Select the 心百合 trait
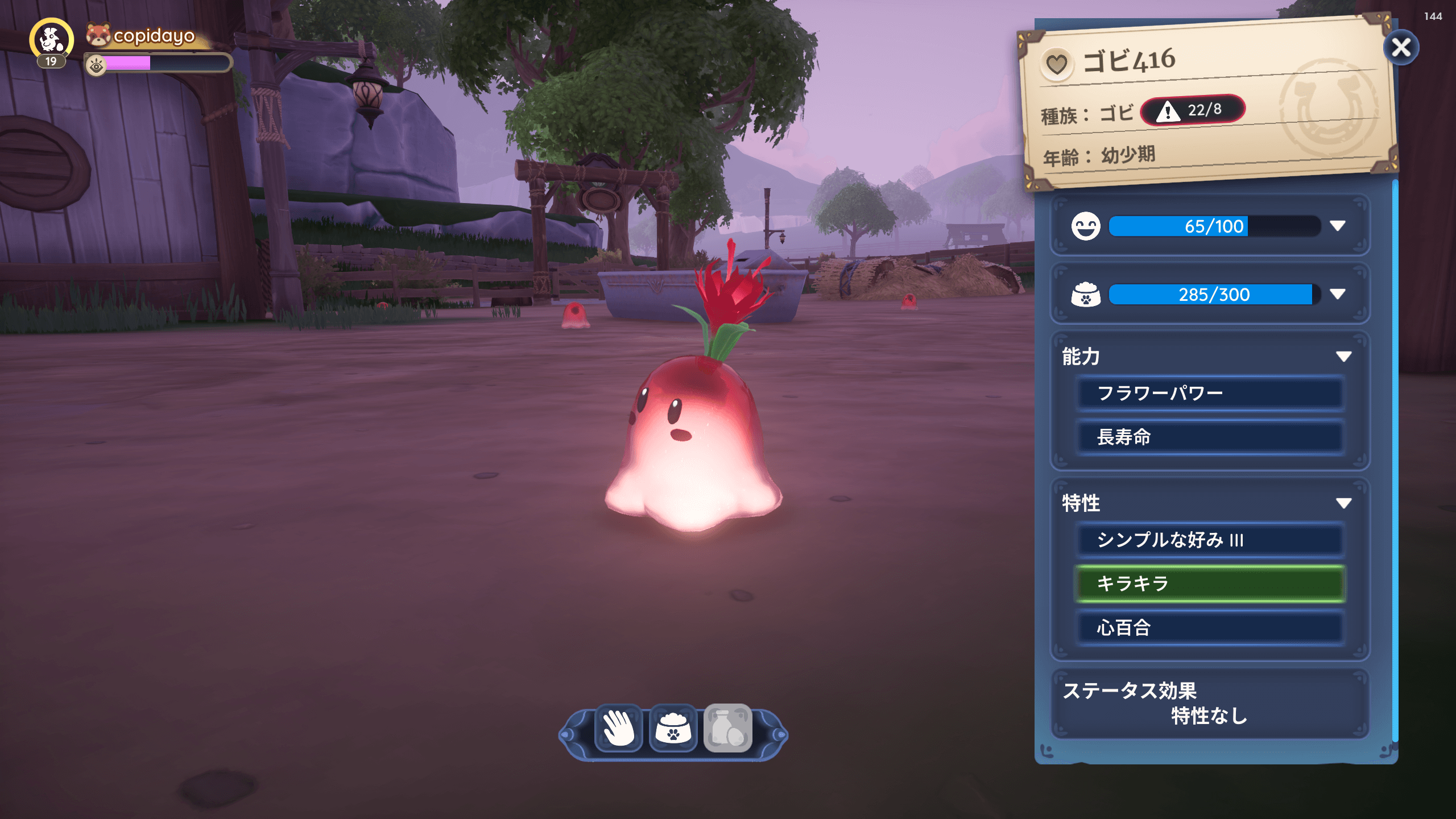 click(1210, 628)
